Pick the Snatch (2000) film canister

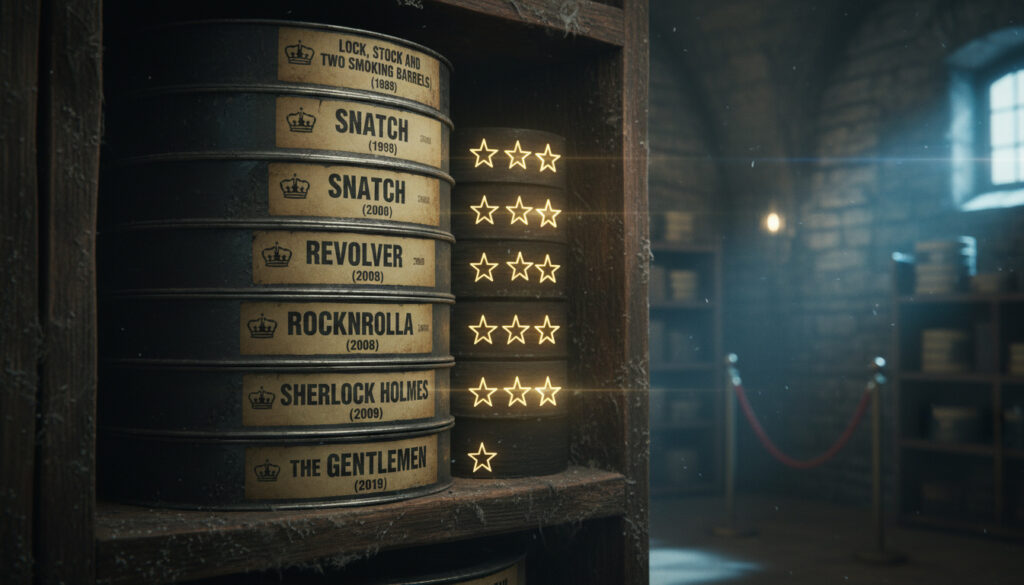[x=353, y=193]
